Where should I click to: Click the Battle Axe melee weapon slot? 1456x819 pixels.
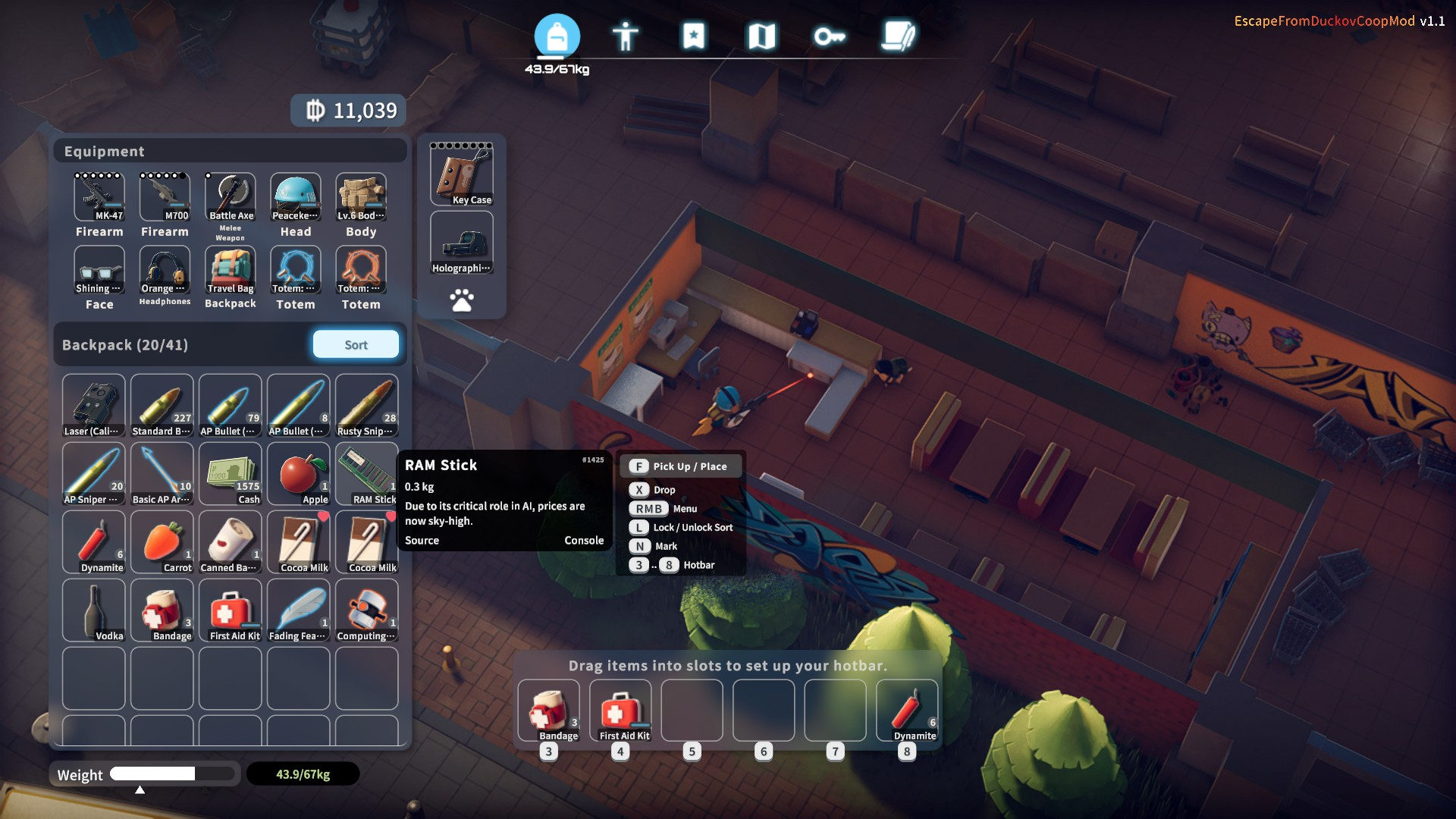[x=231, y=196]
